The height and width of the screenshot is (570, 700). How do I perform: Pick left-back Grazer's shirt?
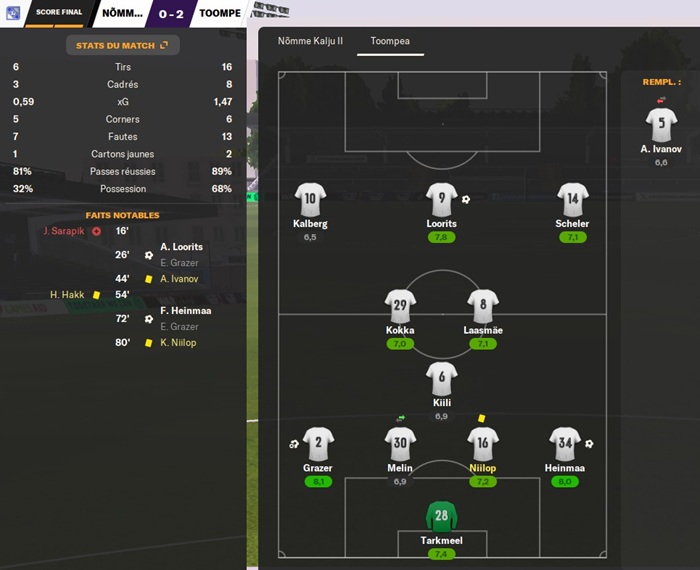coord(318,443)
